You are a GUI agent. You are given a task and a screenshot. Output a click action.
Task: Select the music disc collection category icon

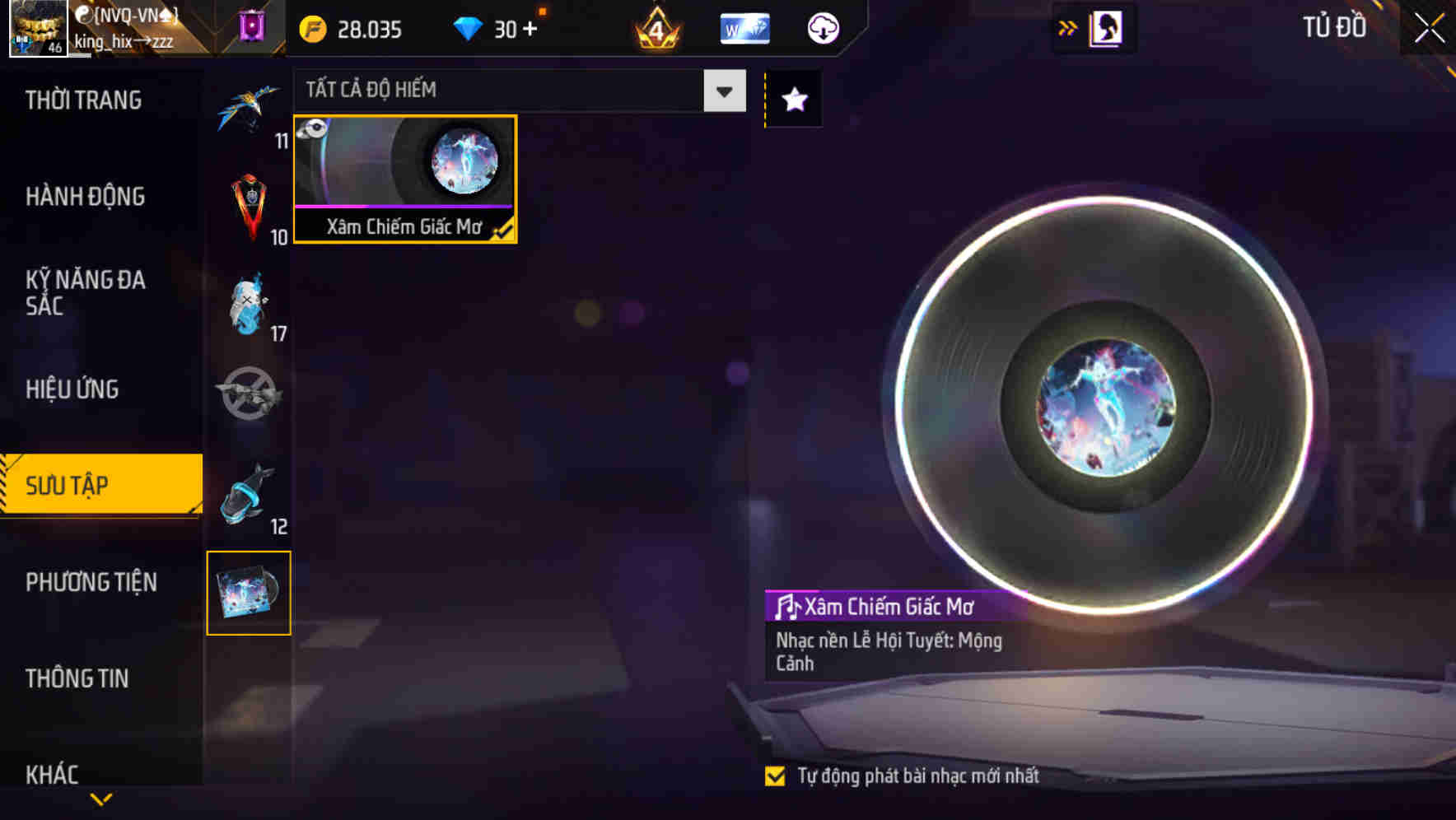coord(250,593)
